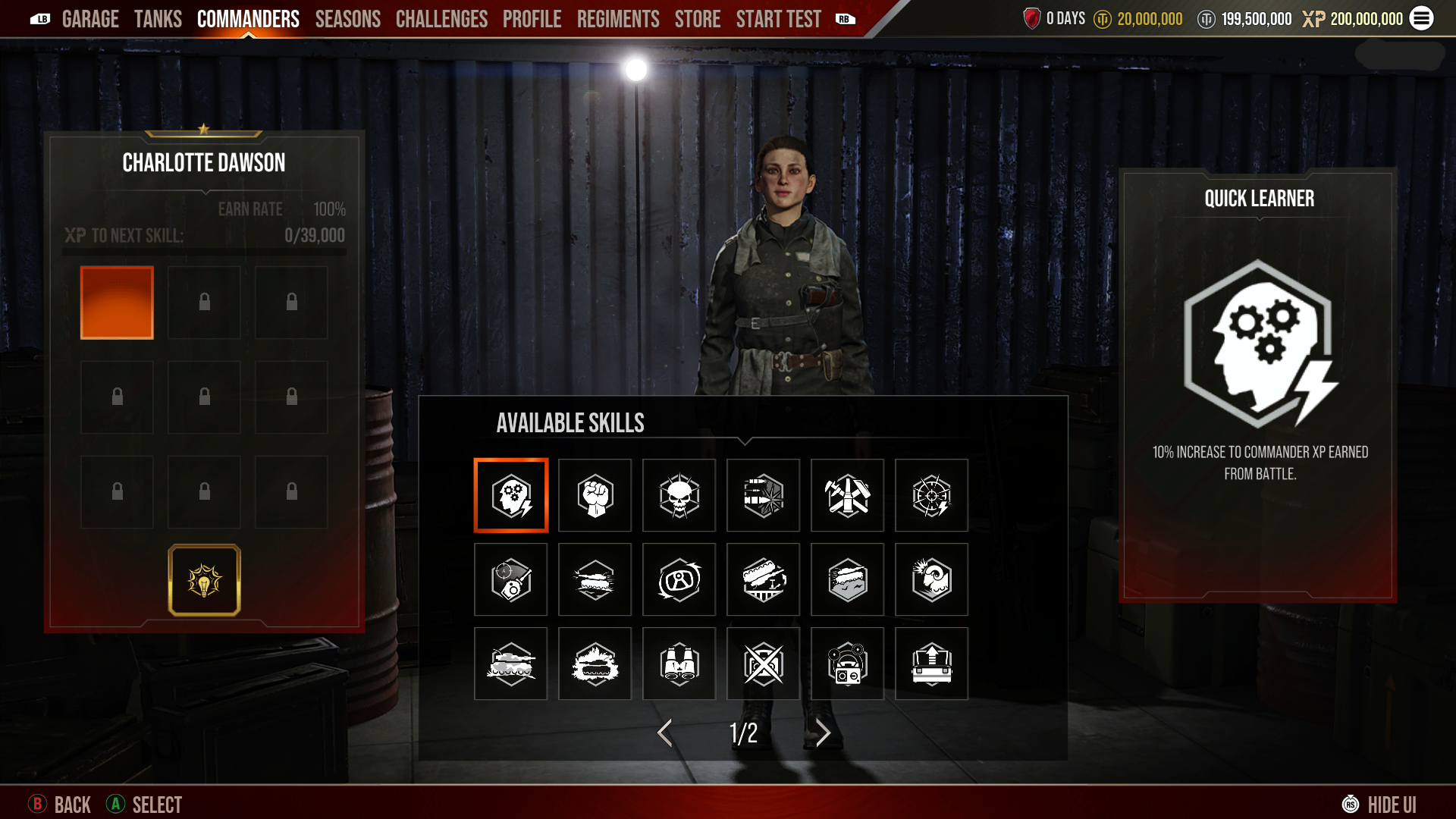The height and width of the screenshot is (819, 1456).
Task: Select the skull skill icon
Action: coord(679,495)
